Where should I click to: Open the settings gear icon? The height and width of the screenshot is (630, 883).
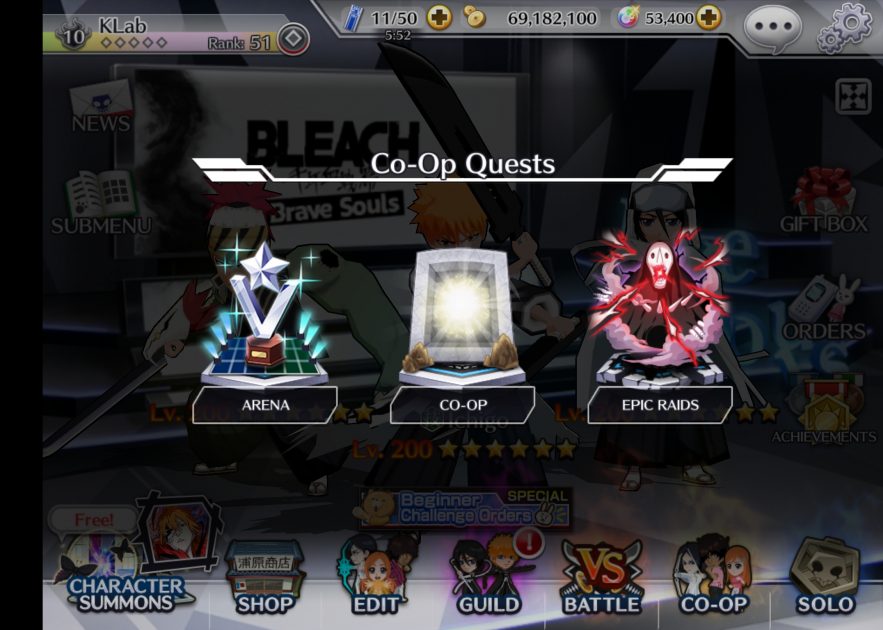coord(843,27)
